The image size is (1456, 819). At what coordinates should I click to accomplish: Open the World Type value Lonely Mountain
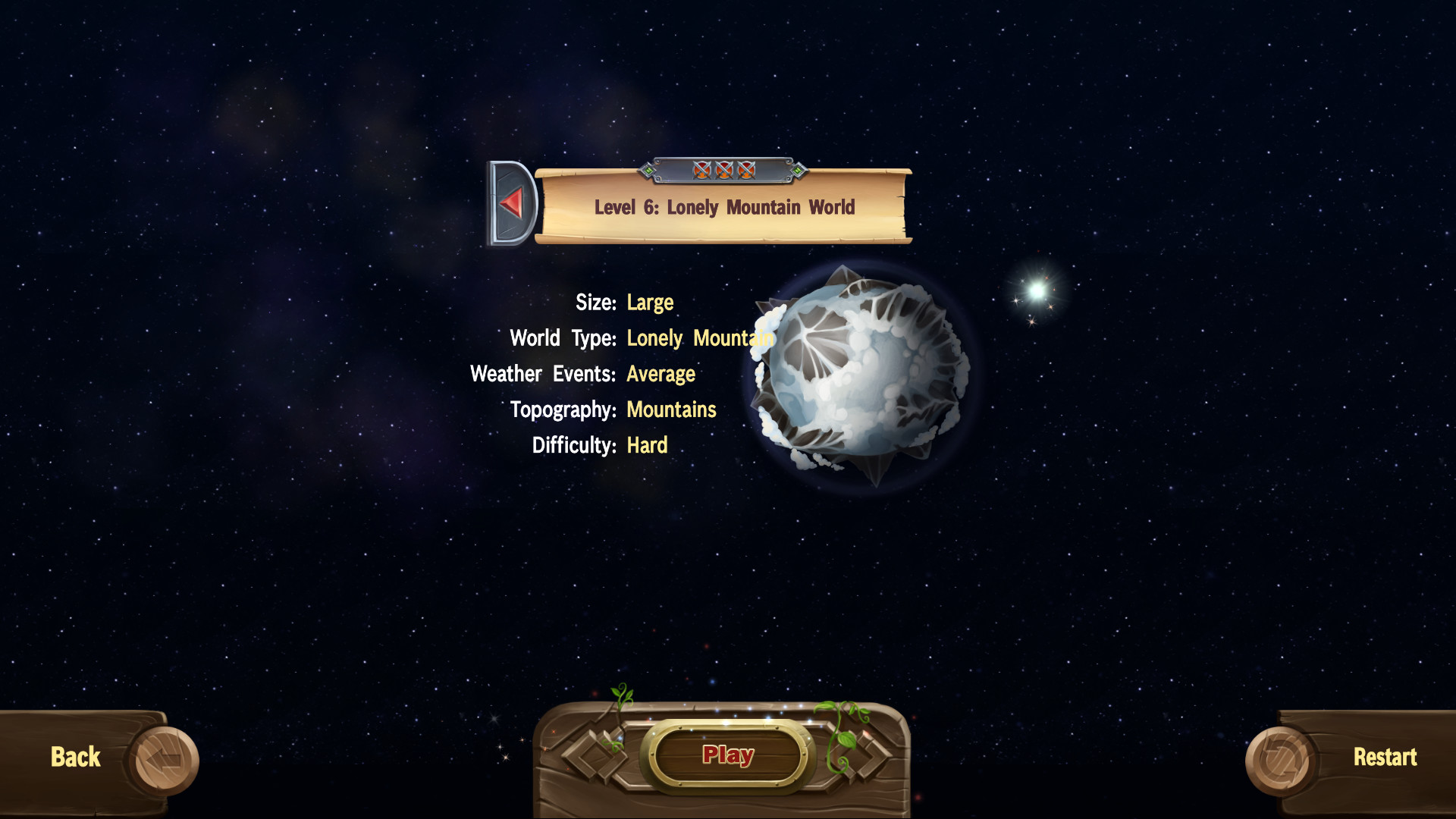tap(699, 338)
